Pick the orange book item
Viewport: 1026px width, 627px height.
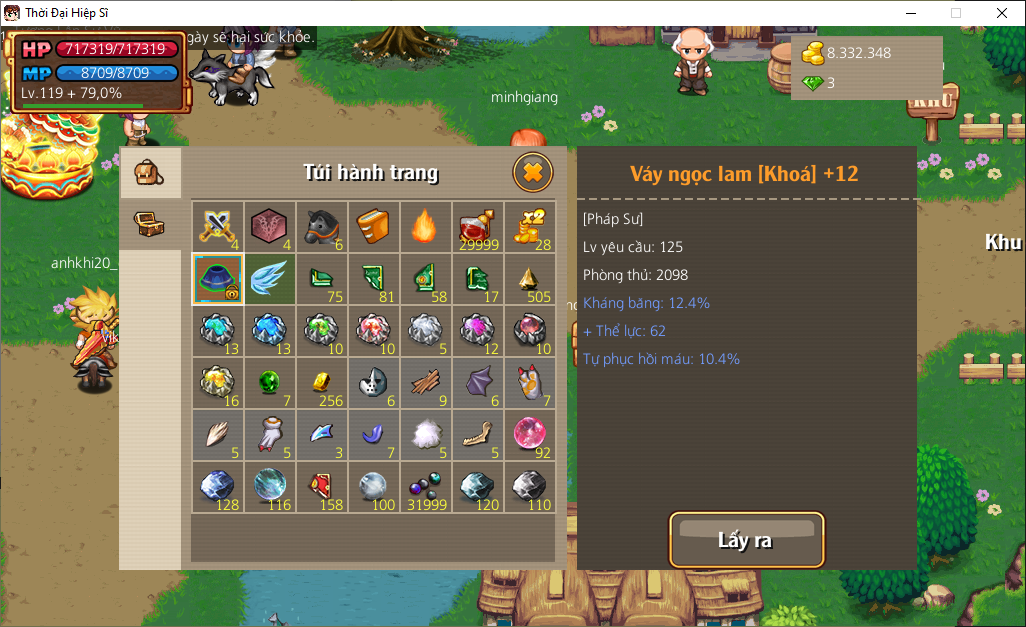coord(374,227)
